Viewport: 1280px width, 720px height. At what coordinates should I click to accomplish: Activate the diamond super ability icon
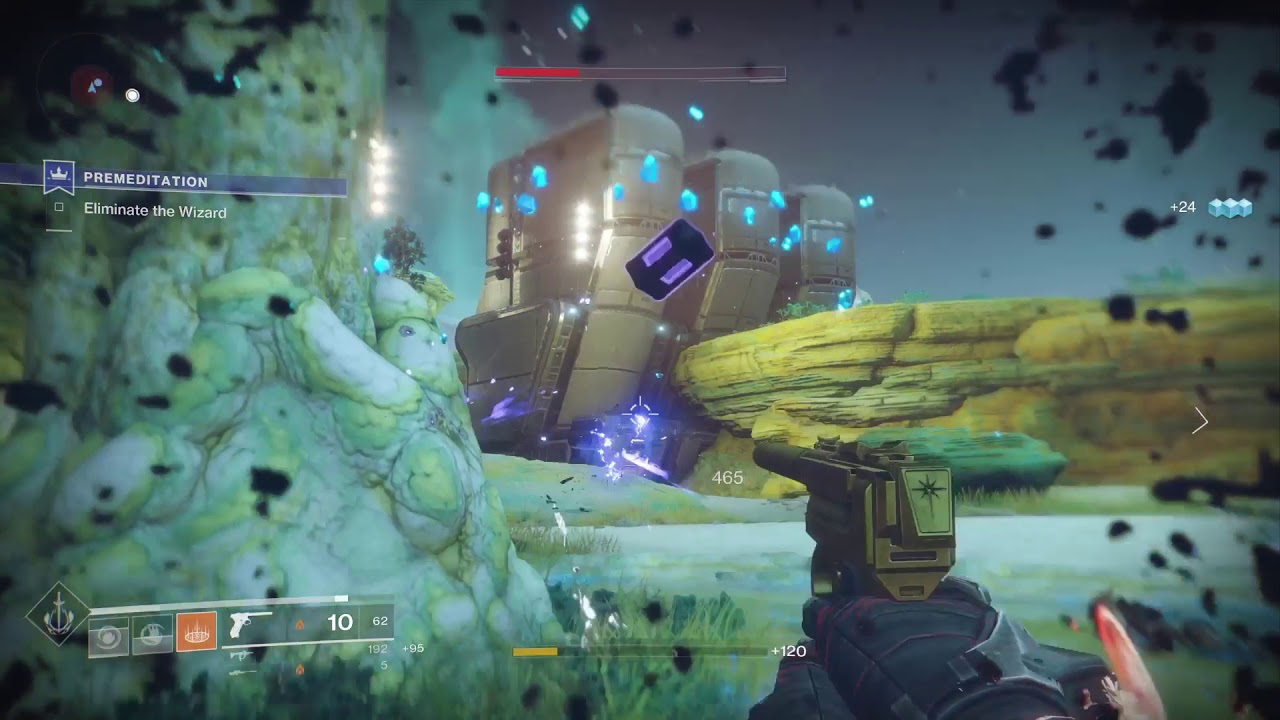[x=58, y=613]
